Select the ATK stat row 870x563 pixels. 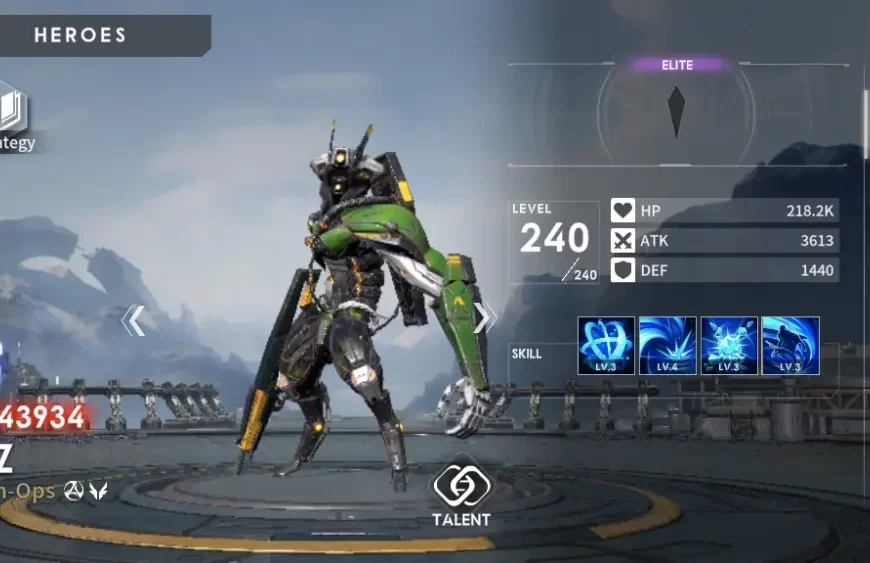tap(724, 241)
